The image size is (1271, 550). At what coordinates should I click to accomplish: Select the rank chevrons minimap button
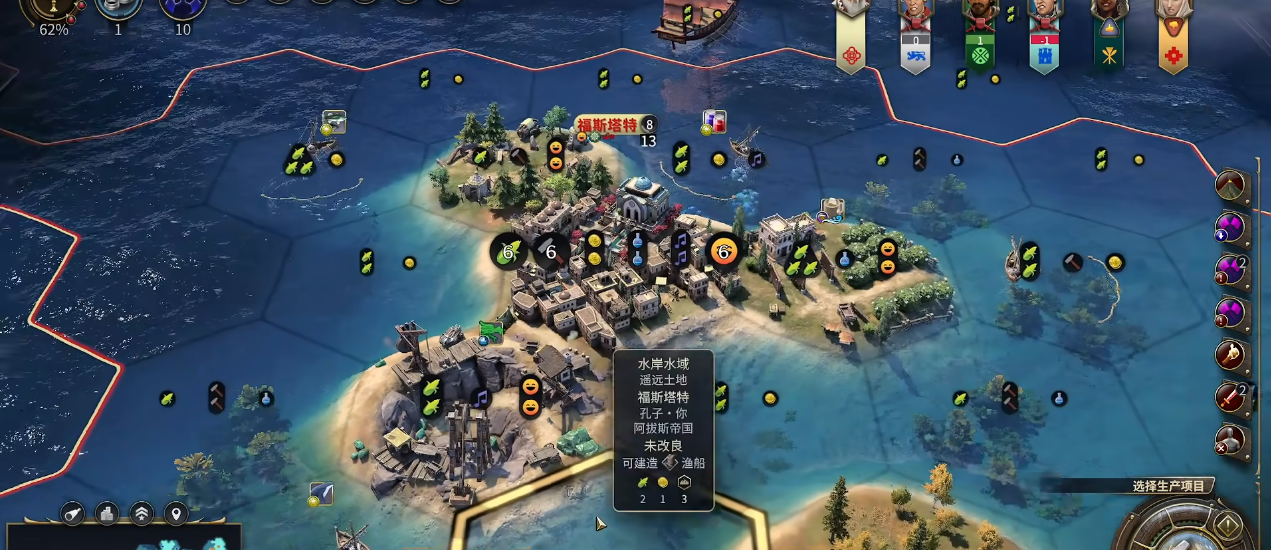[x=142, y=514]
